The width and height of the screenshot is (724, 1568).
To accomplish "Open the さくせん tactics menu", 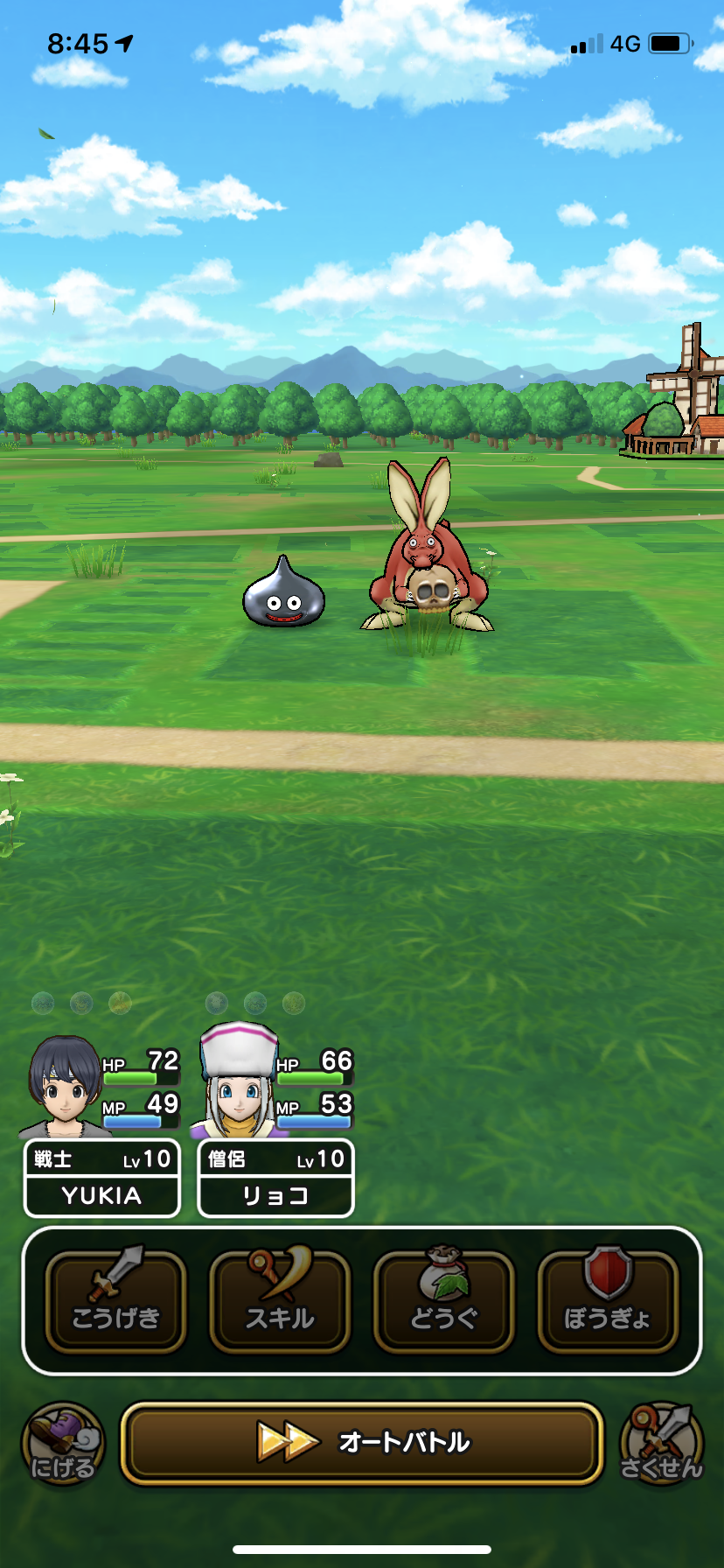I will point(661,1445).
